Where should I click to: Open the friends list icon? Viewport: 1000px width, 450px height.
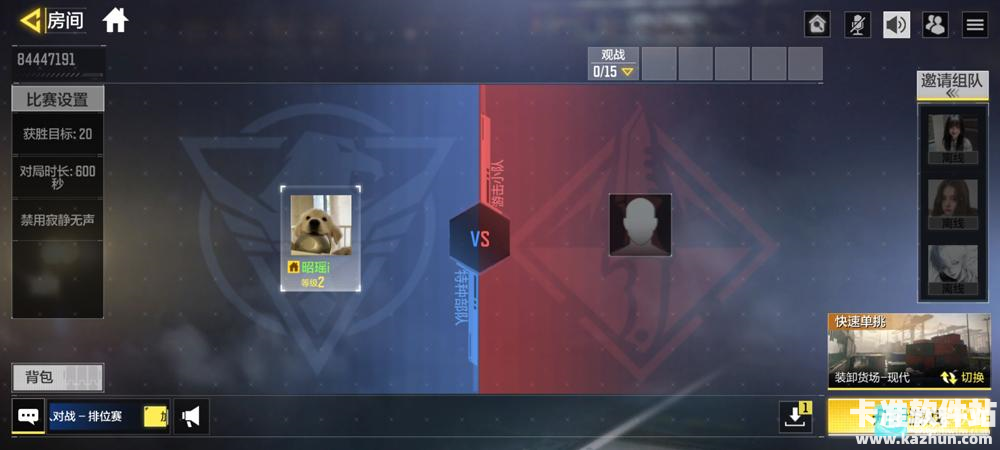click(x=935, y=25)
